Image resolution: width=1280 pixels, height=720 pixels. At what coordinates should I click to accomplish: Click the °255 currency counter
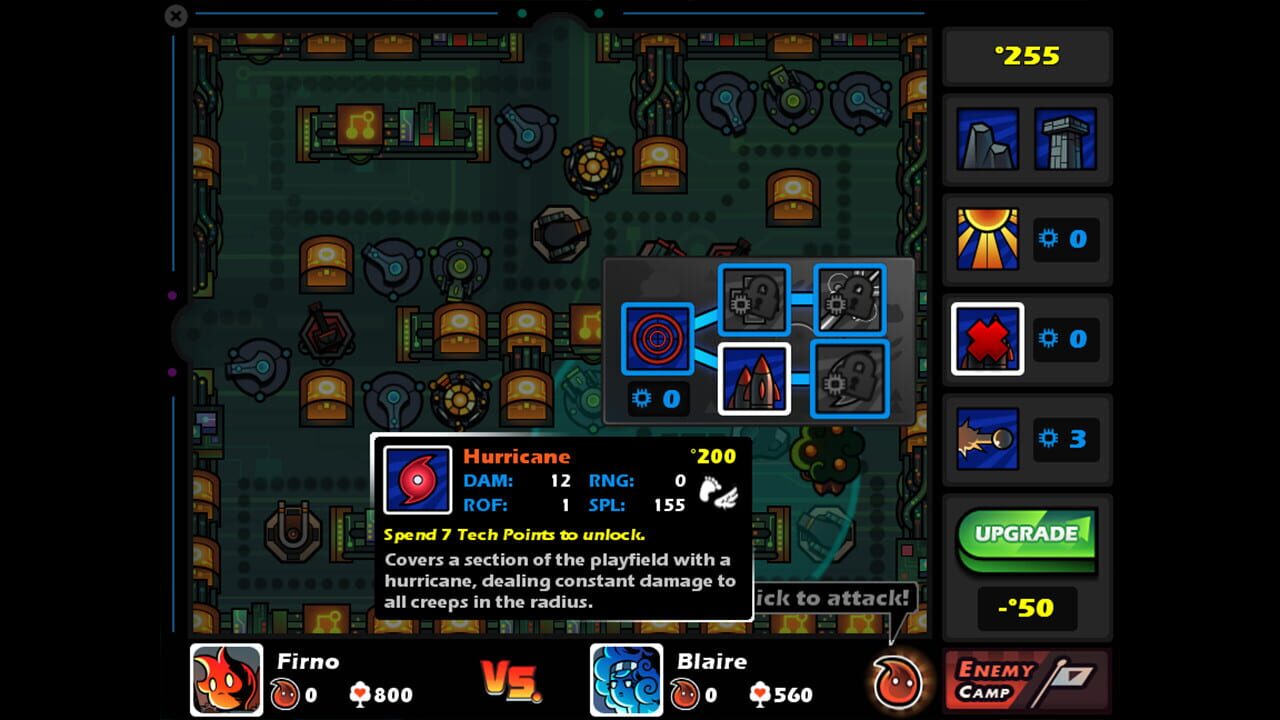pyautogui.click(x=1026, y=55)
